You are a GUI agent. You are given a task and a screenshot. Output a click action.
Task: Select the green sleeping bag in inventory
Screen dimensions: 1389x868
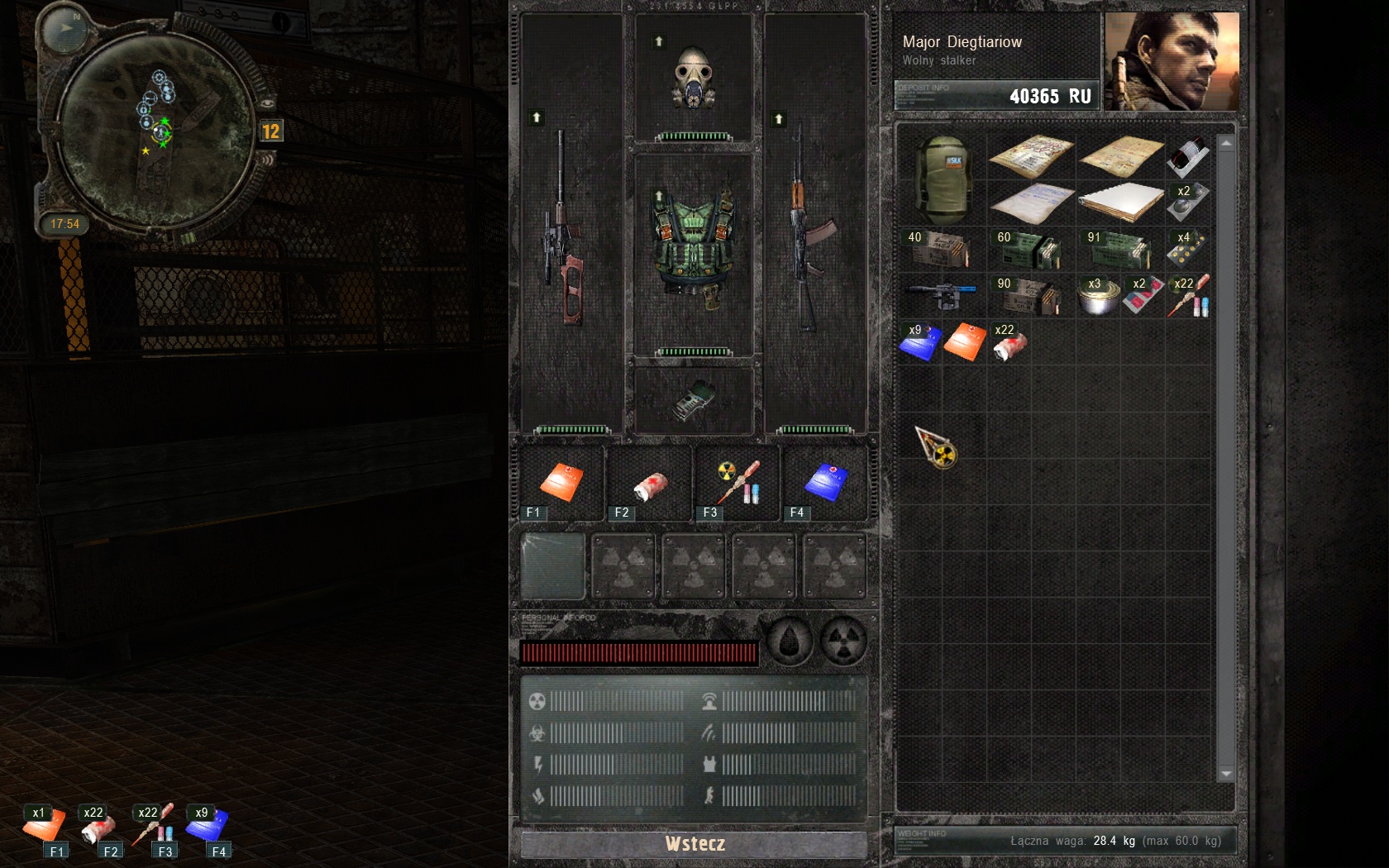(x=942, y=180)
